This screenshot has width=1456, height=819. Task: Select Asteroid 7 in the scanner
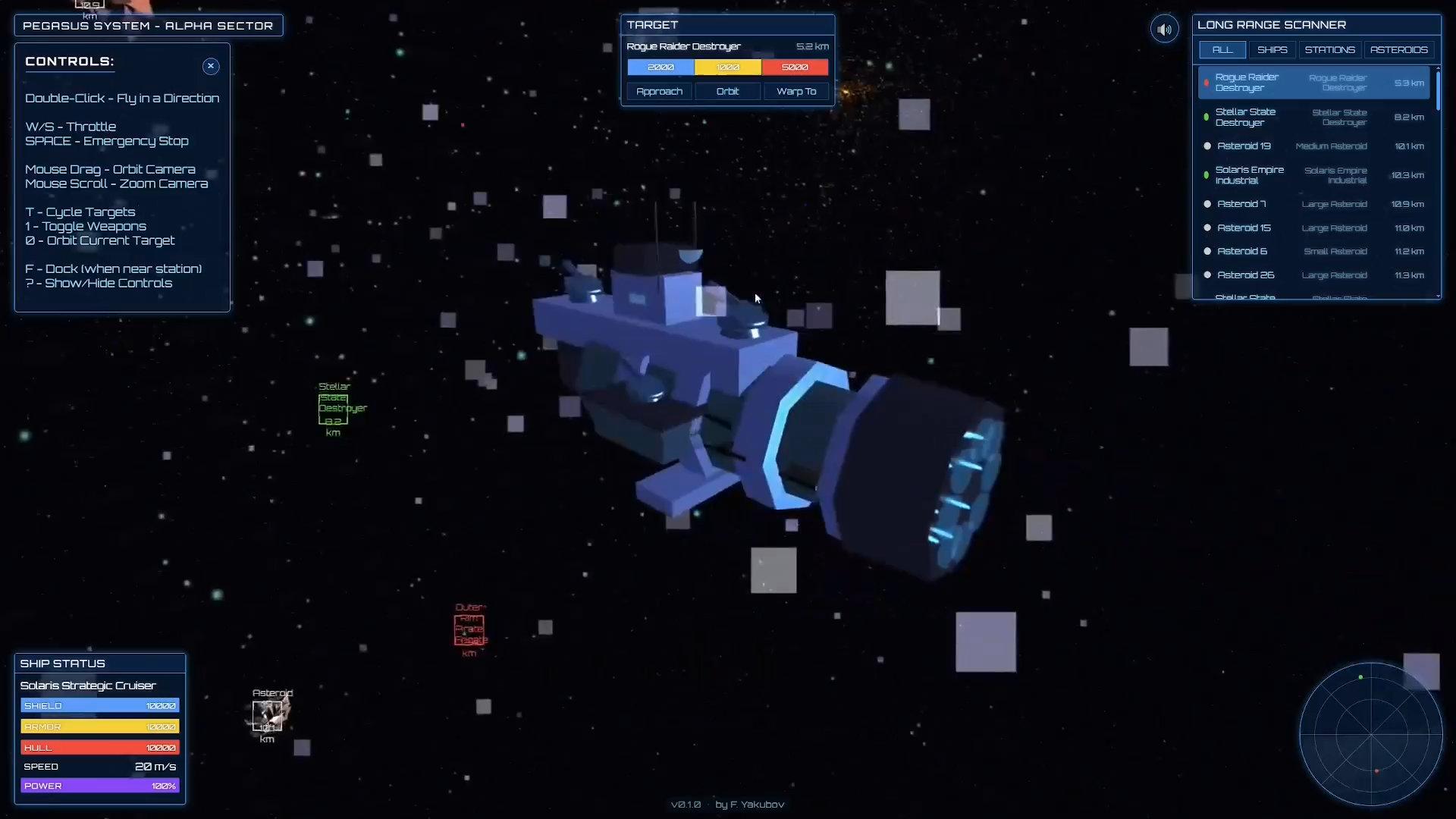[x=1313, y=204]
